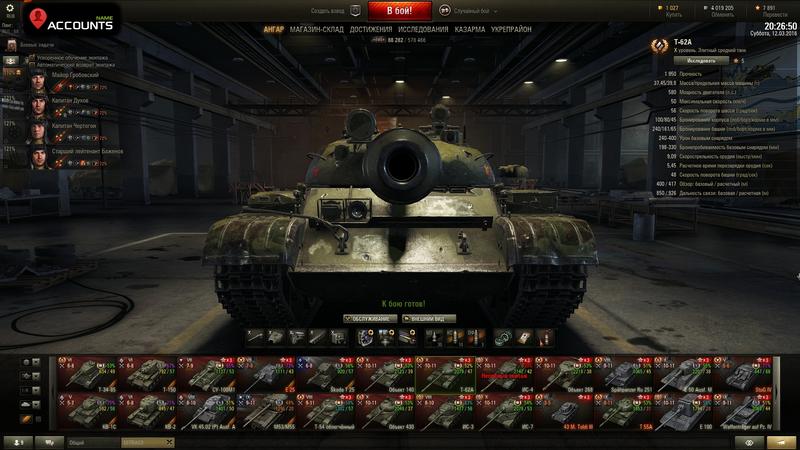
Task: Open the Исследования tab
Action: [x=424, y=30]
